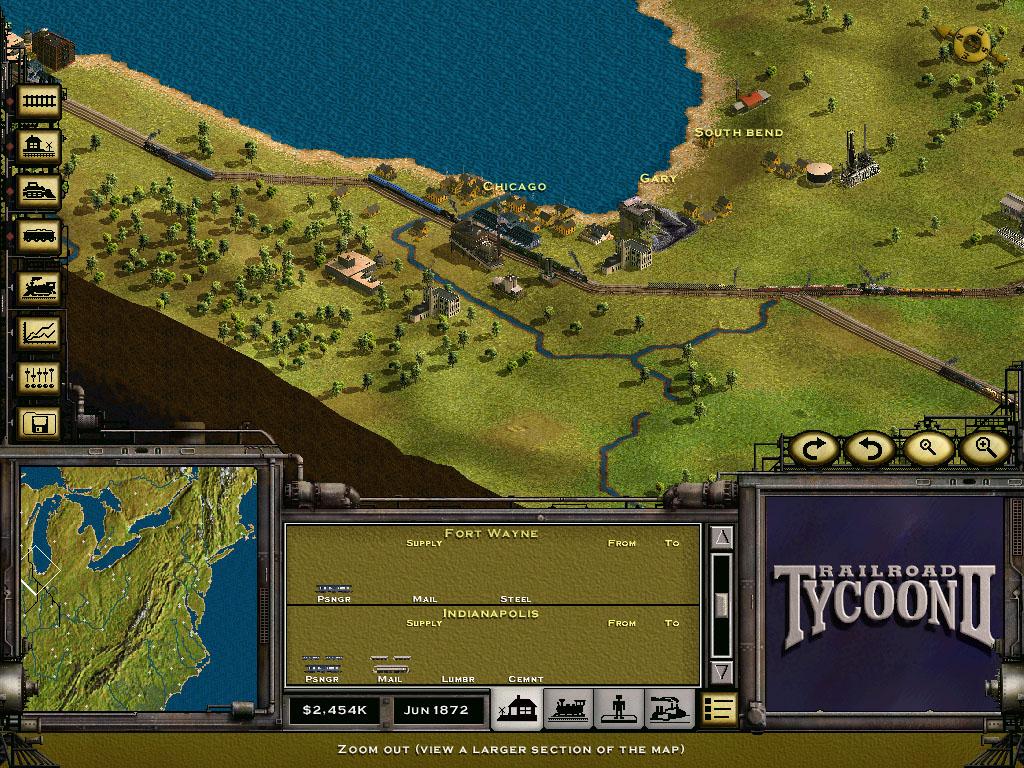
Task: Select the Fort Wayne station row
Action: click(491, 565)
